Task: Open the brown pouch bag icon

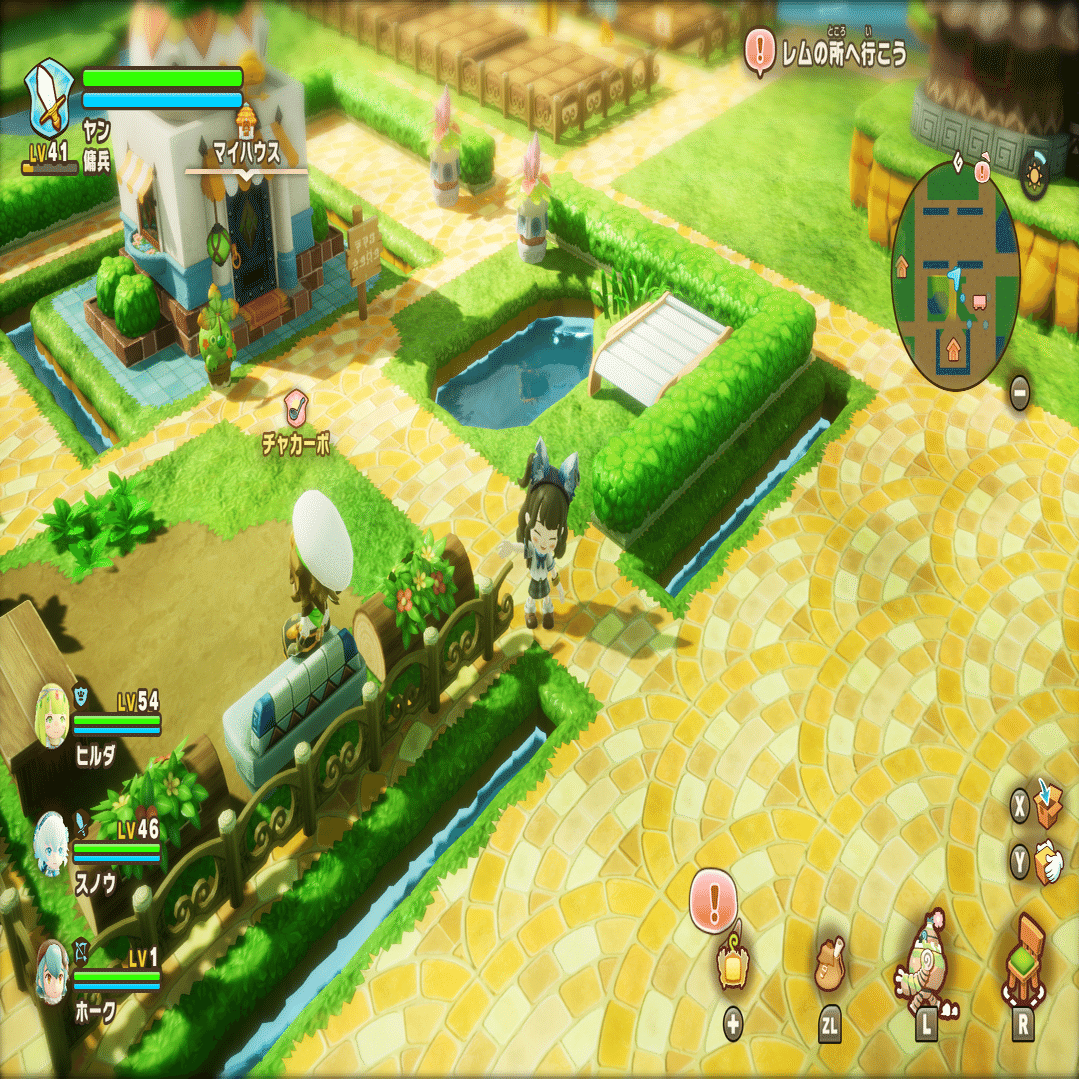Action: (829, 965)
